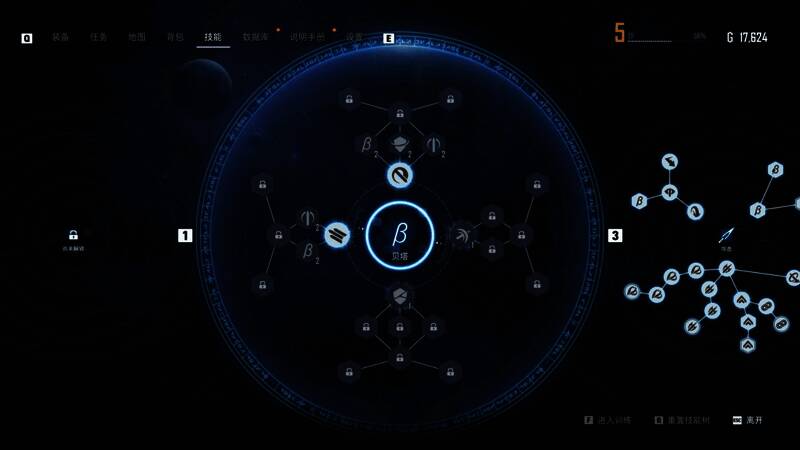Open the 任务 quests tab
This screenshot has height=450, width=800.
pos(98,37)
